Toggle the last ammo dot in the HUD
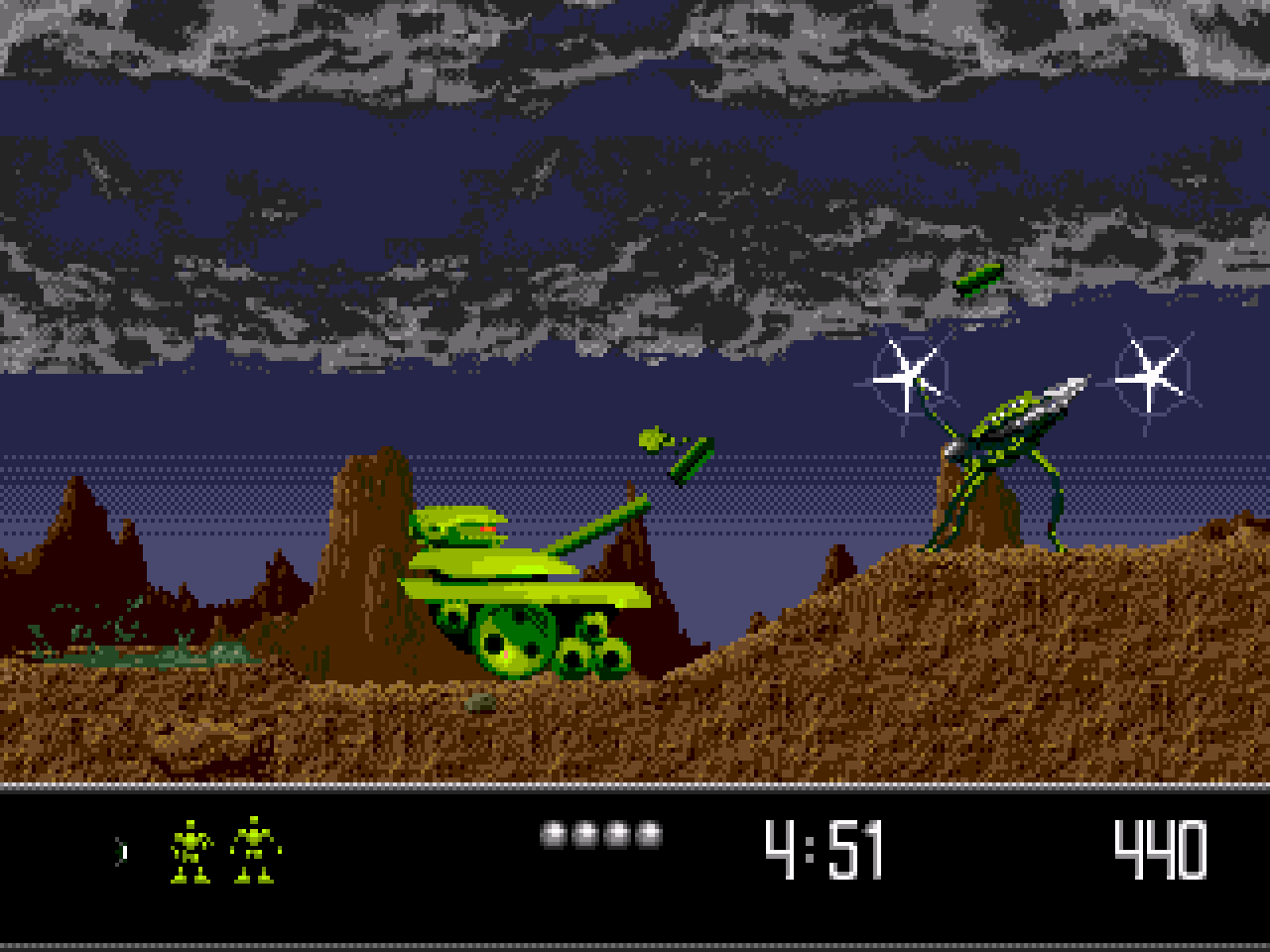Image resolution: width=1270 pixels, height=952 pixels. click(x=648, y=833)
